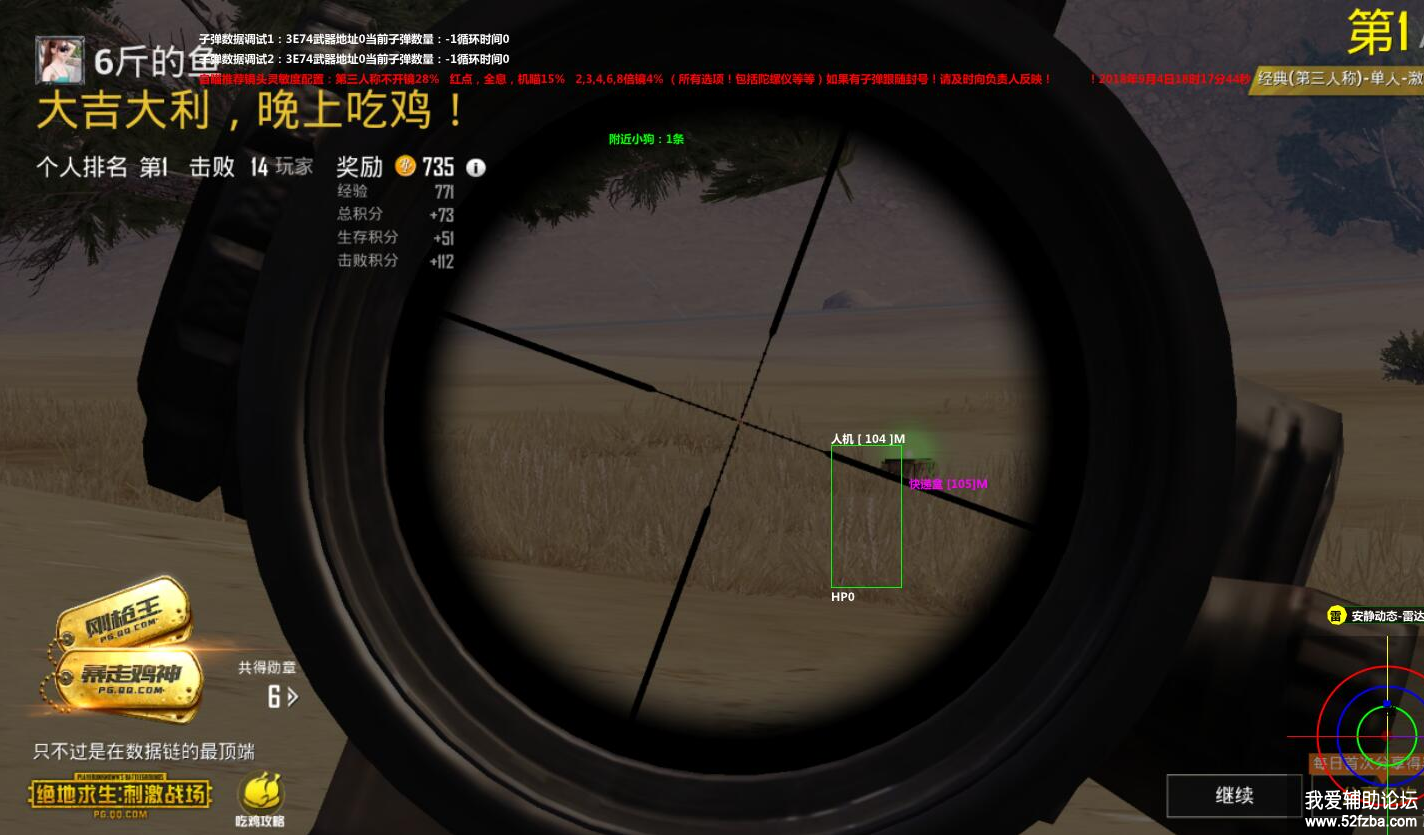This screenshot has width=1424, height=835.
Task: Show reward info via the i icon
Action: click(476, 168)
